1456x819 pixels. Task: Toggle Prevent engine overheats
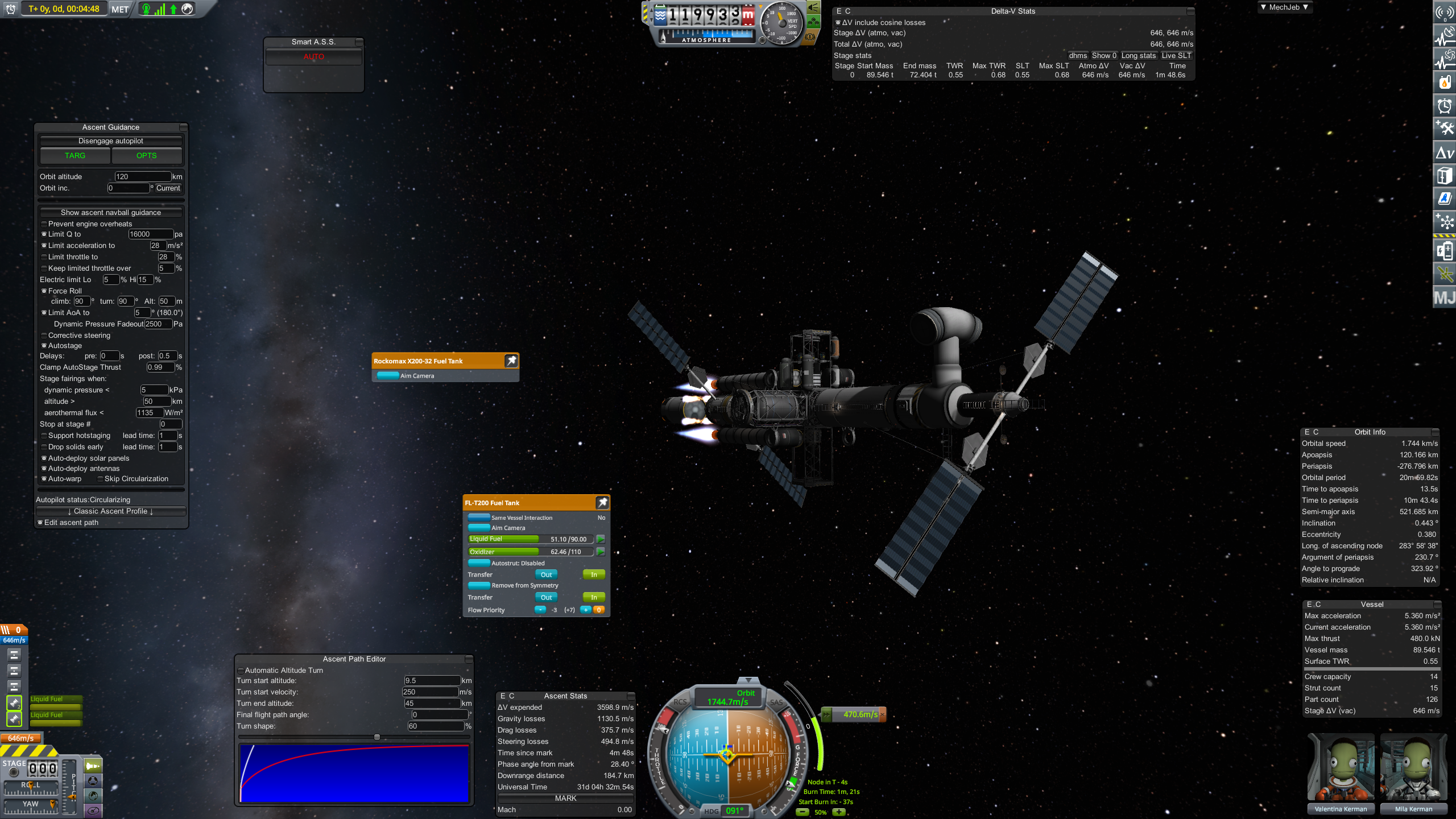tap(44, 224)
